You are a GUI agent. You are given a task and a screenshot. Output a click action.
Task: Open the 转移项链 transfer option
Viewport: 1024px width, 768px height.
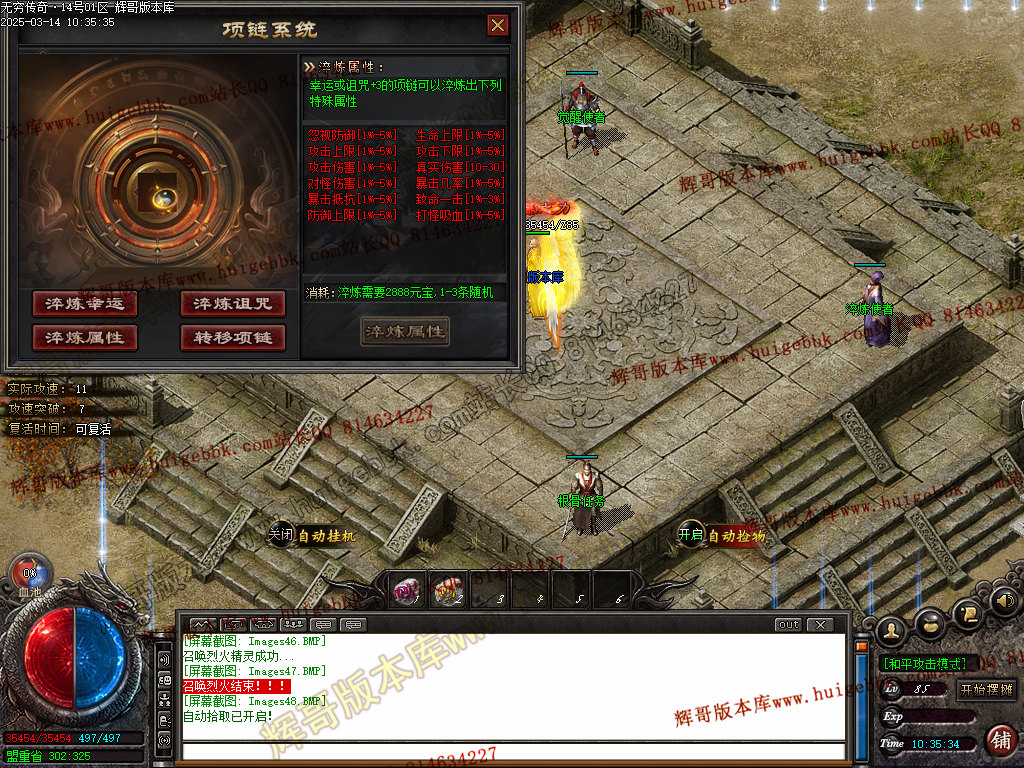click(x=233, y=338)
